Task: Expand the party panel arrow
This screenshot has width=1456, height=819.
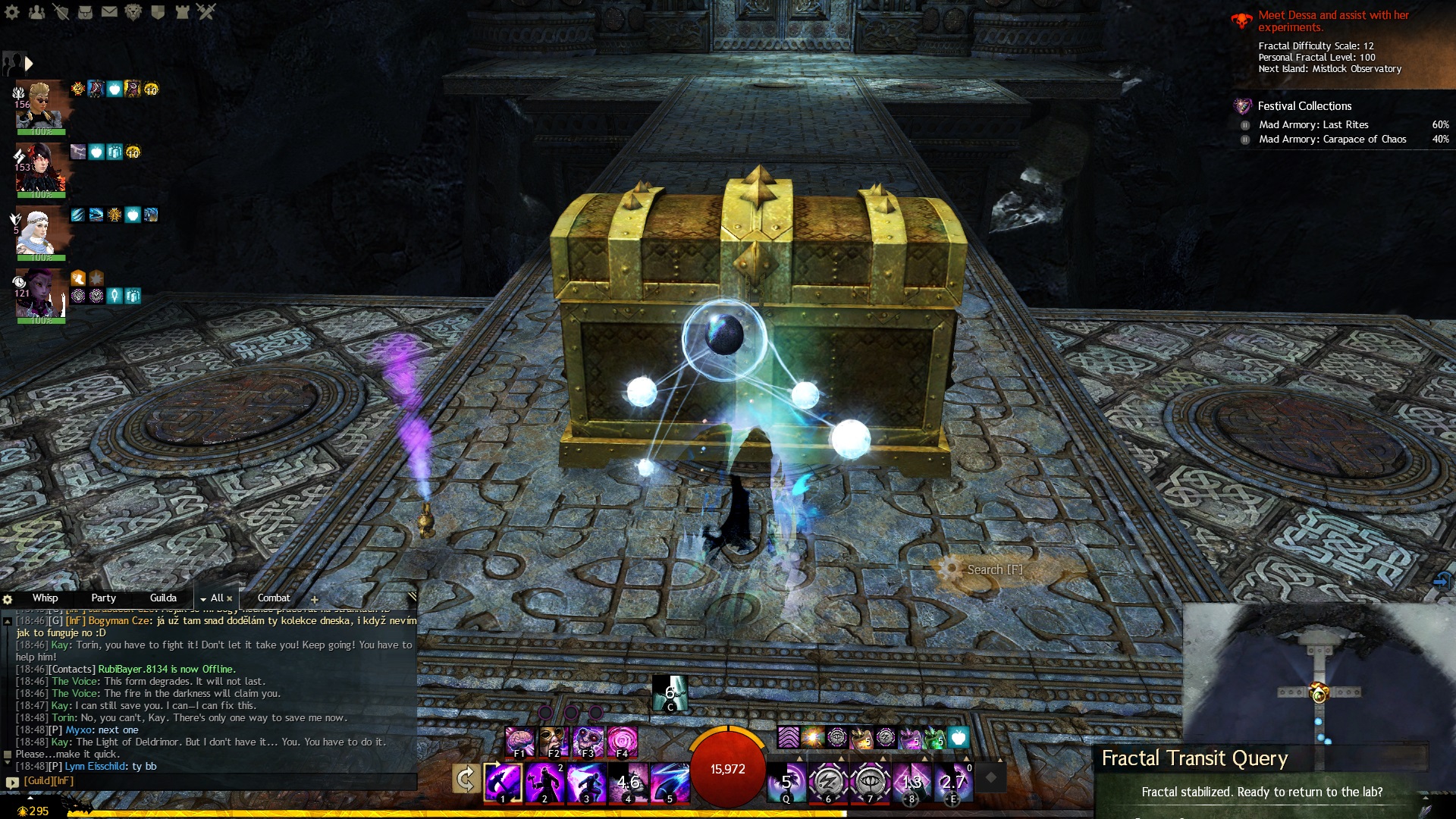Action: coord(29,64)
